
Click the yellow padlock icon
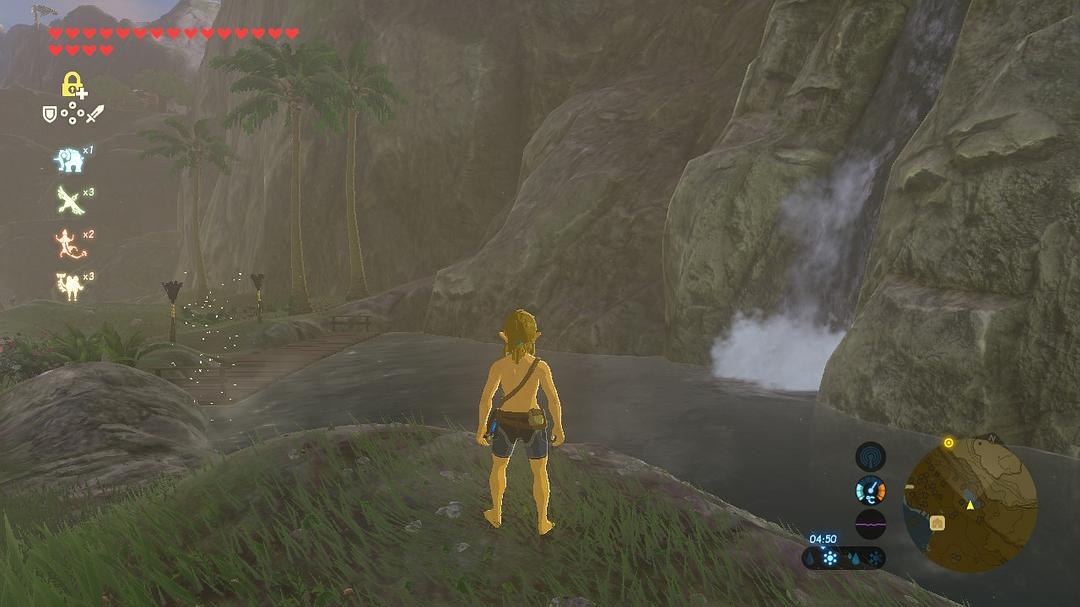point(72,85)
